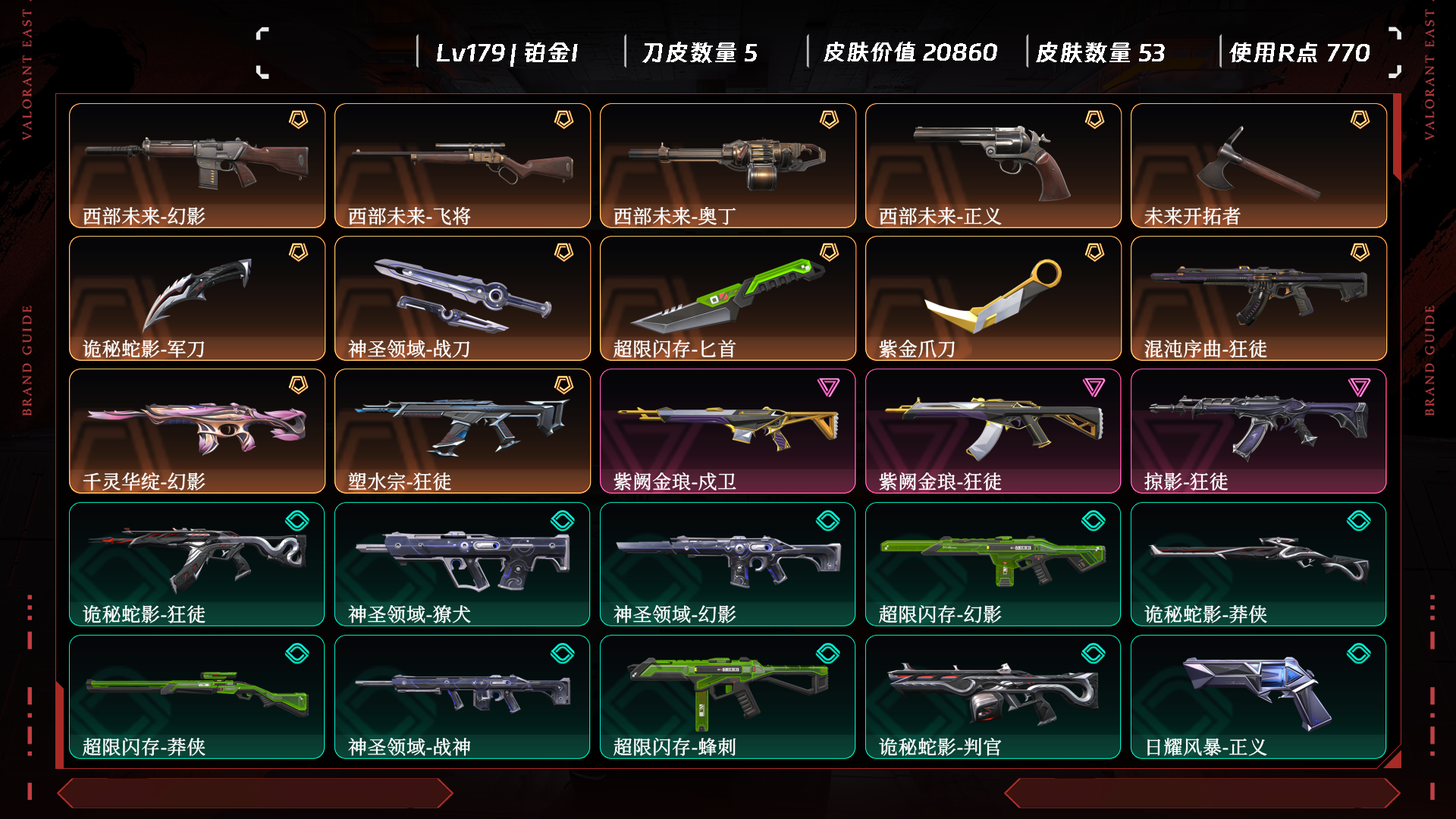Select the 塑水宗-狂徒 skin tile
1456x819 pixels.
pyautogui.click(x=463, y=431)
